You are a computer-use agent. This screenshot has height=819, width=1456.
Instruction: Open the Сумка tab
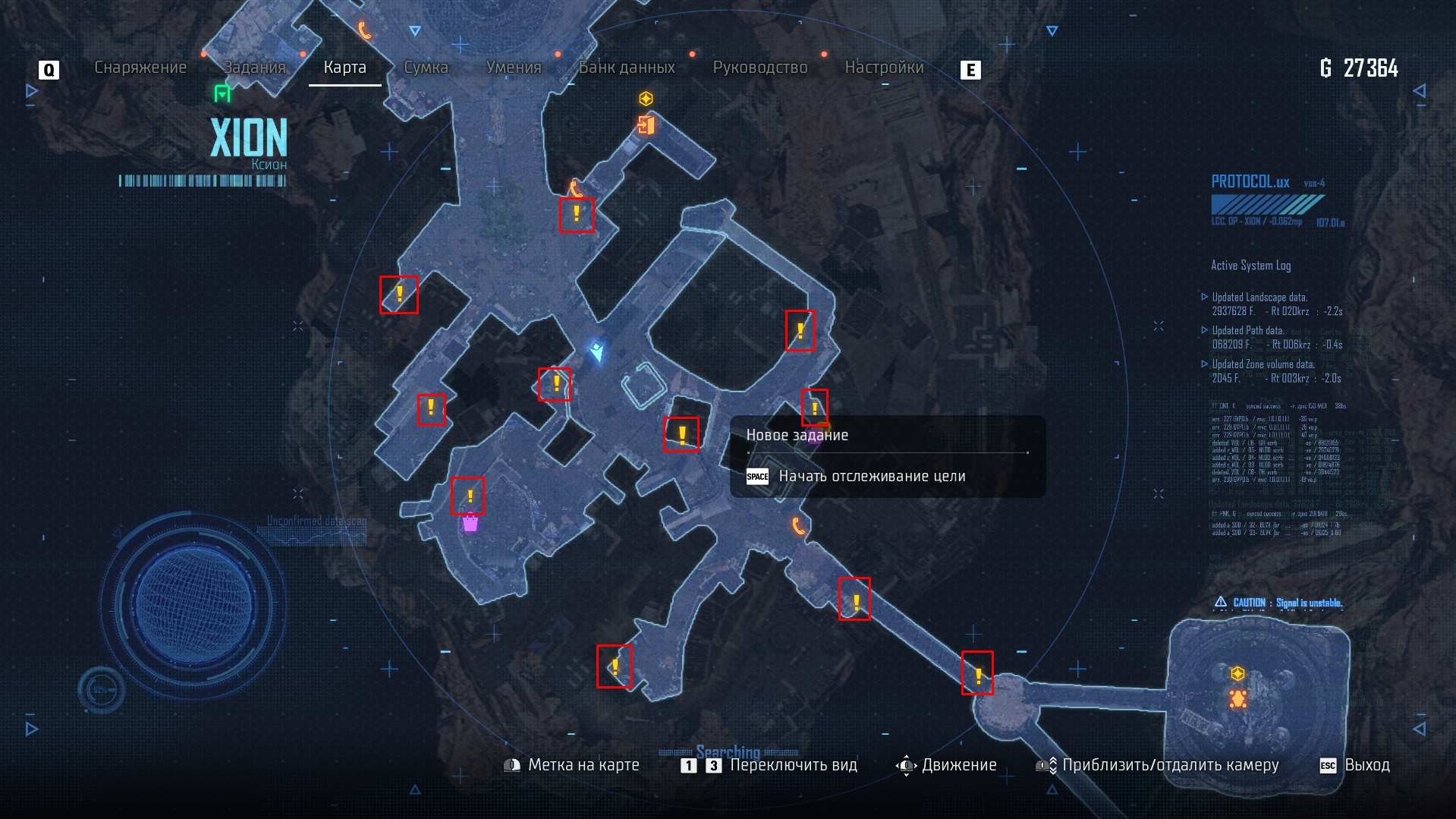click(426, 68)
